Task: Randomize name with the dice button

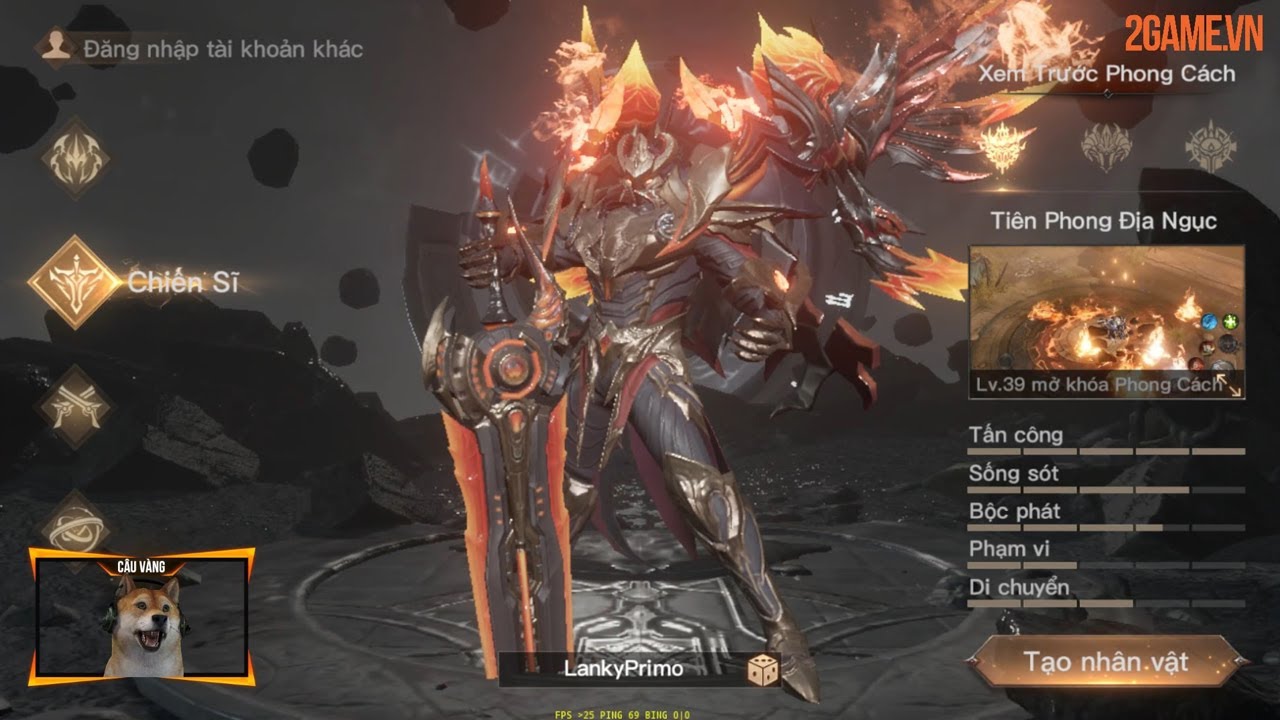Action: (x=763, y=670)
